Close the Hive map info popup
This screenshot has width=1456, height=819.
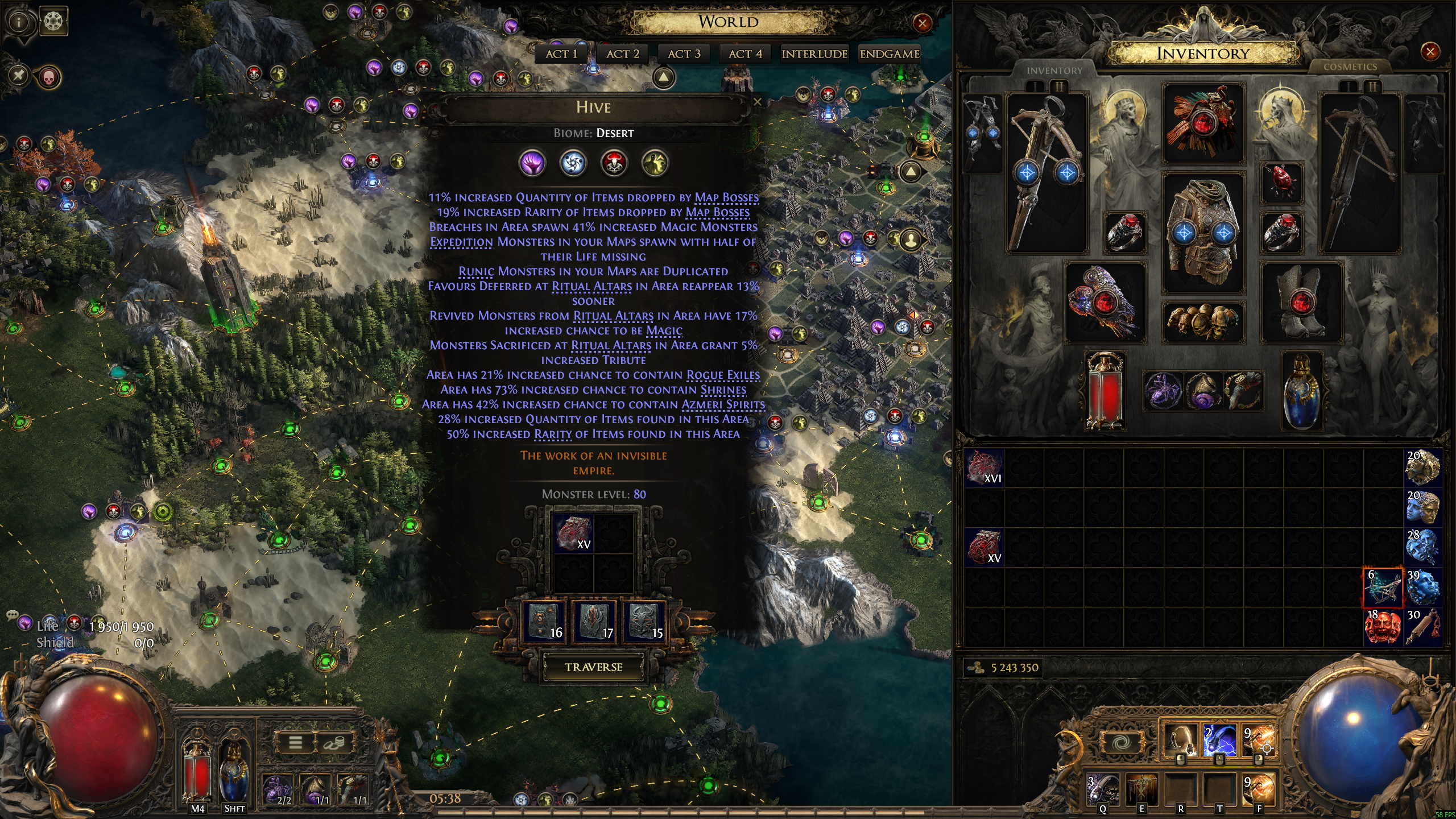coord(757,102)
